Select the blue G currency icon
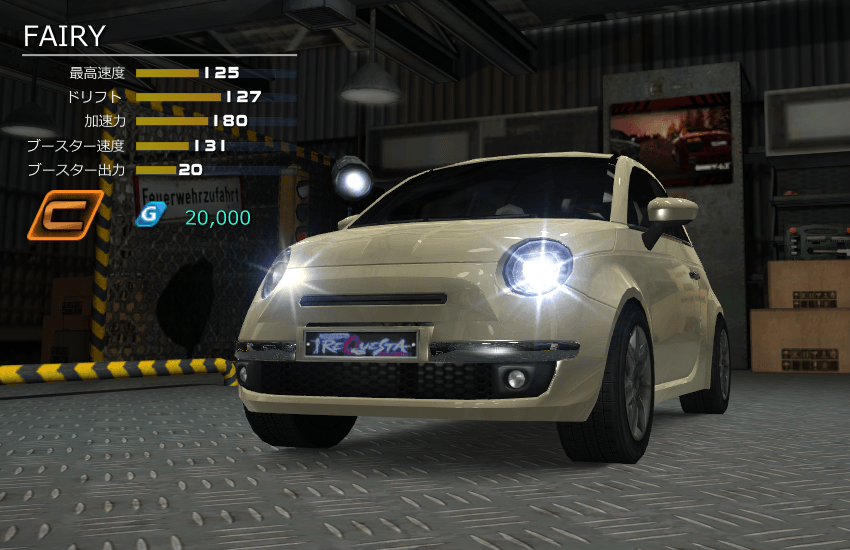This screenshot has width=850, height=550. 148,216
